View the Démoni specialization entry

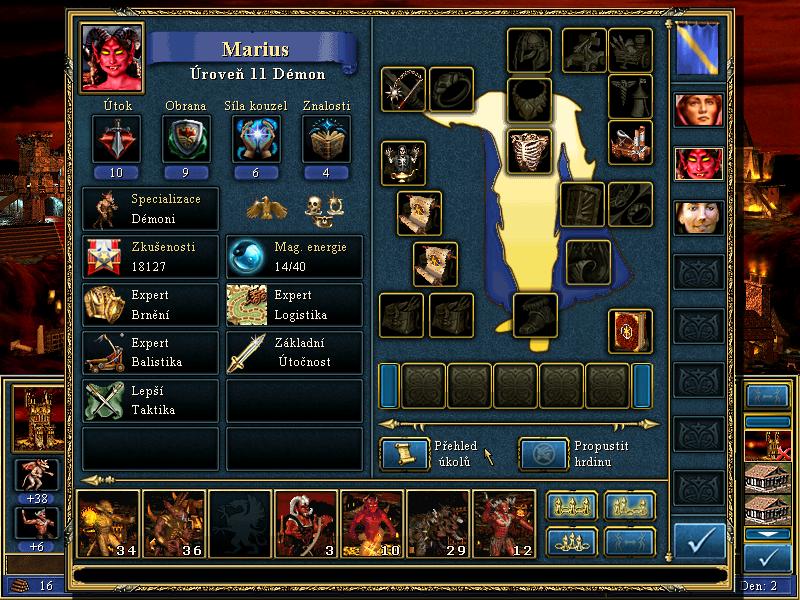[x=150, y=208]
